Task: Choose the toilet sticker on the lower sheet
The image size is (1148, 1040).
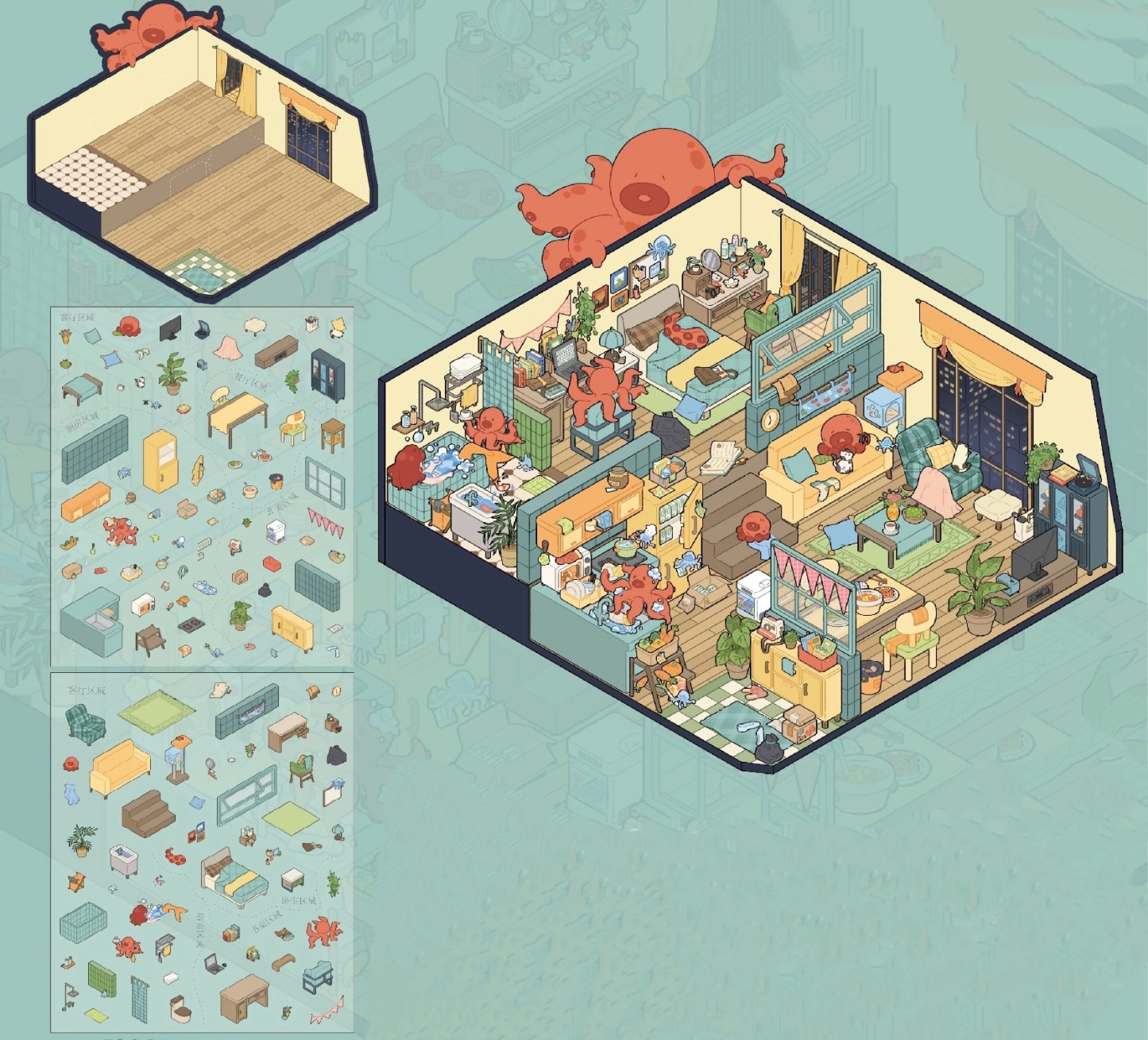Action: [x=181, y=1009]
